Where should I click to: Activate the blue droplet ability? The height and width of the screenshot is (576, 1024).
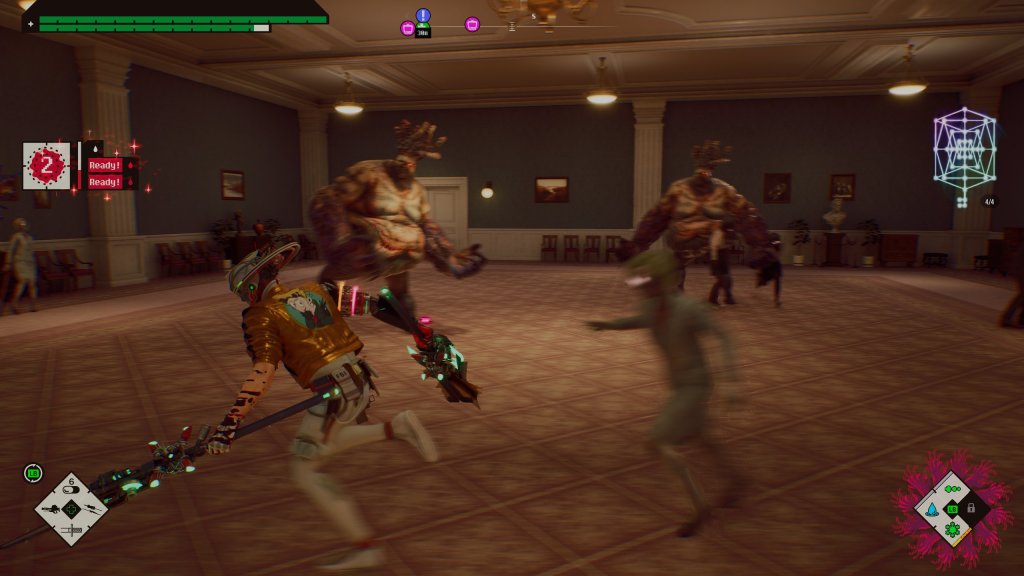click(933, 509)
